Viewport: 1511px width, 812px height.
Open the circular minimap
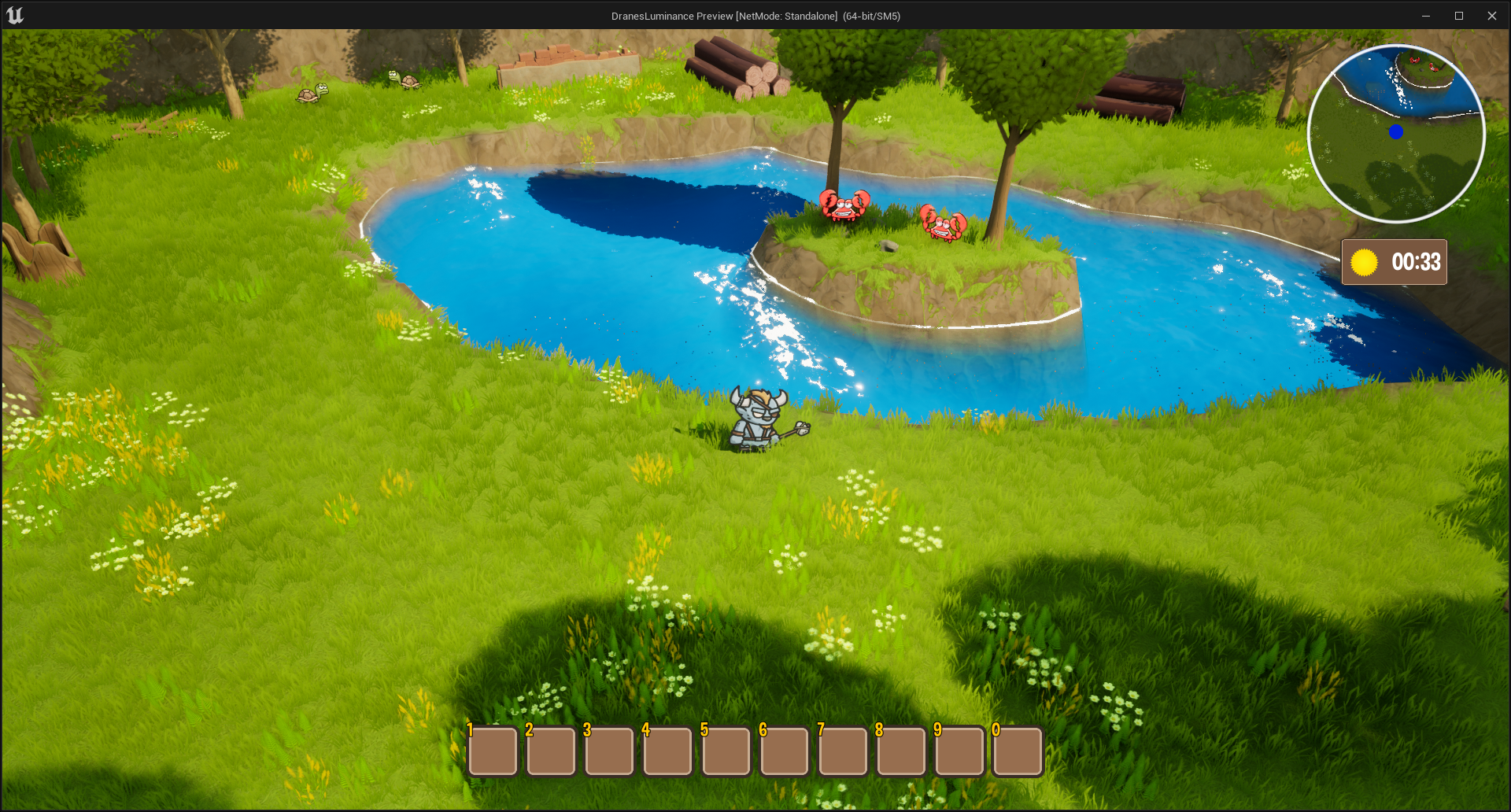pos(1396,134)
